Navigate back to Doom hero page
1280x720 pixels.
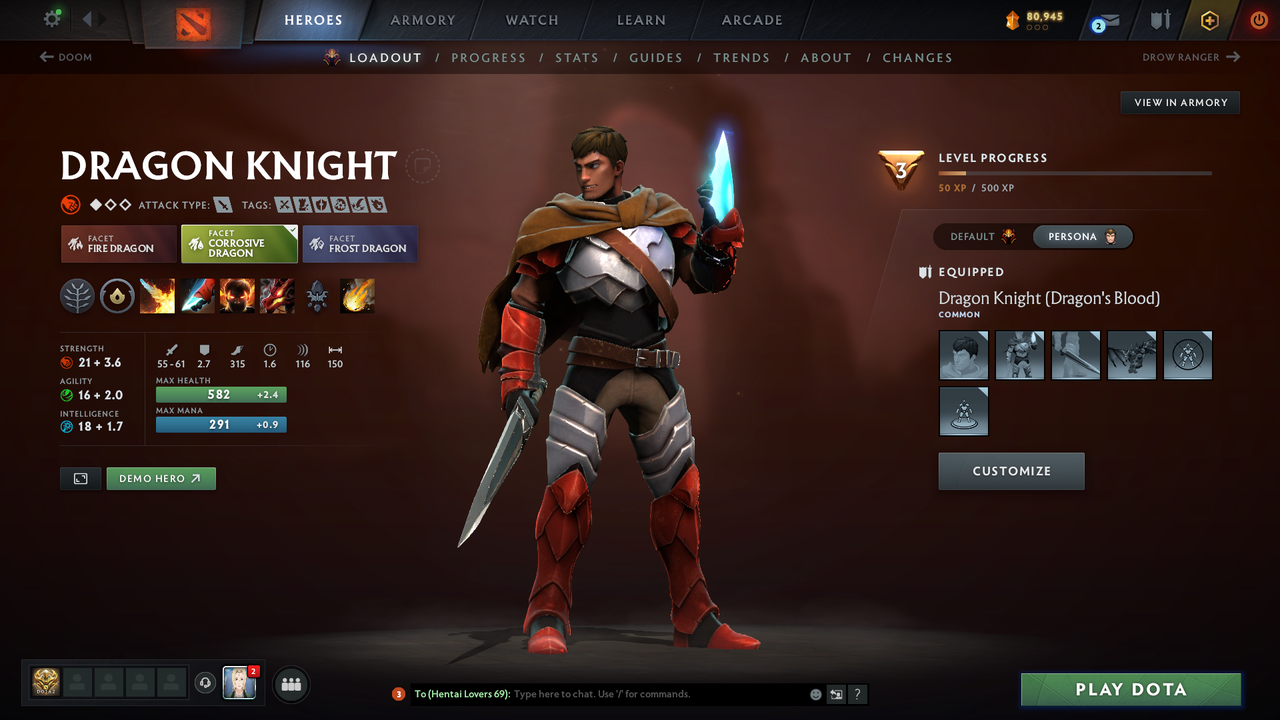pos(64,57)
